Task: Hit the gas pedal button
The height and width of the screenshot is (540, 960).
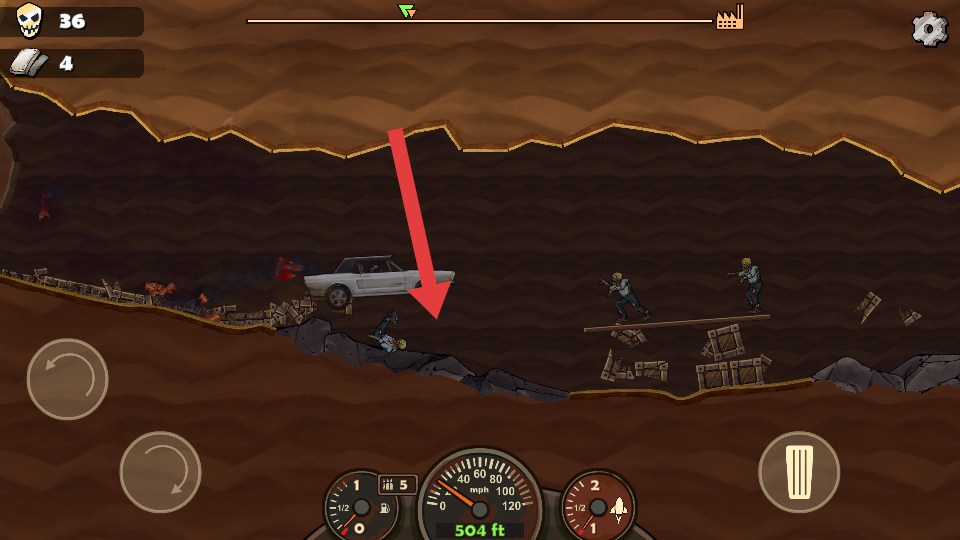Action: coord(798,471)
